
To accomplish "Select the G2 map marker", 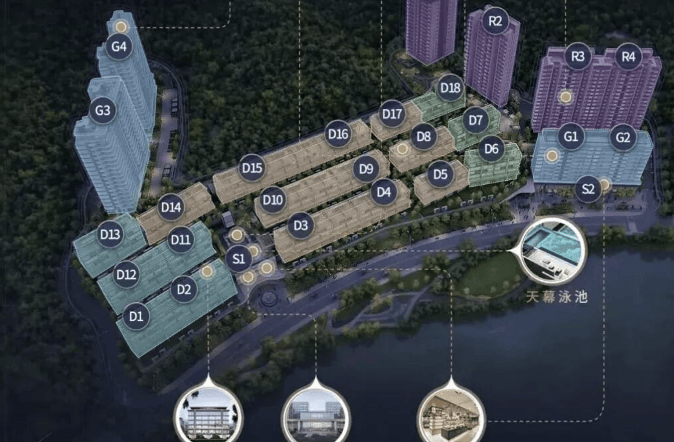I will [623, 137].
